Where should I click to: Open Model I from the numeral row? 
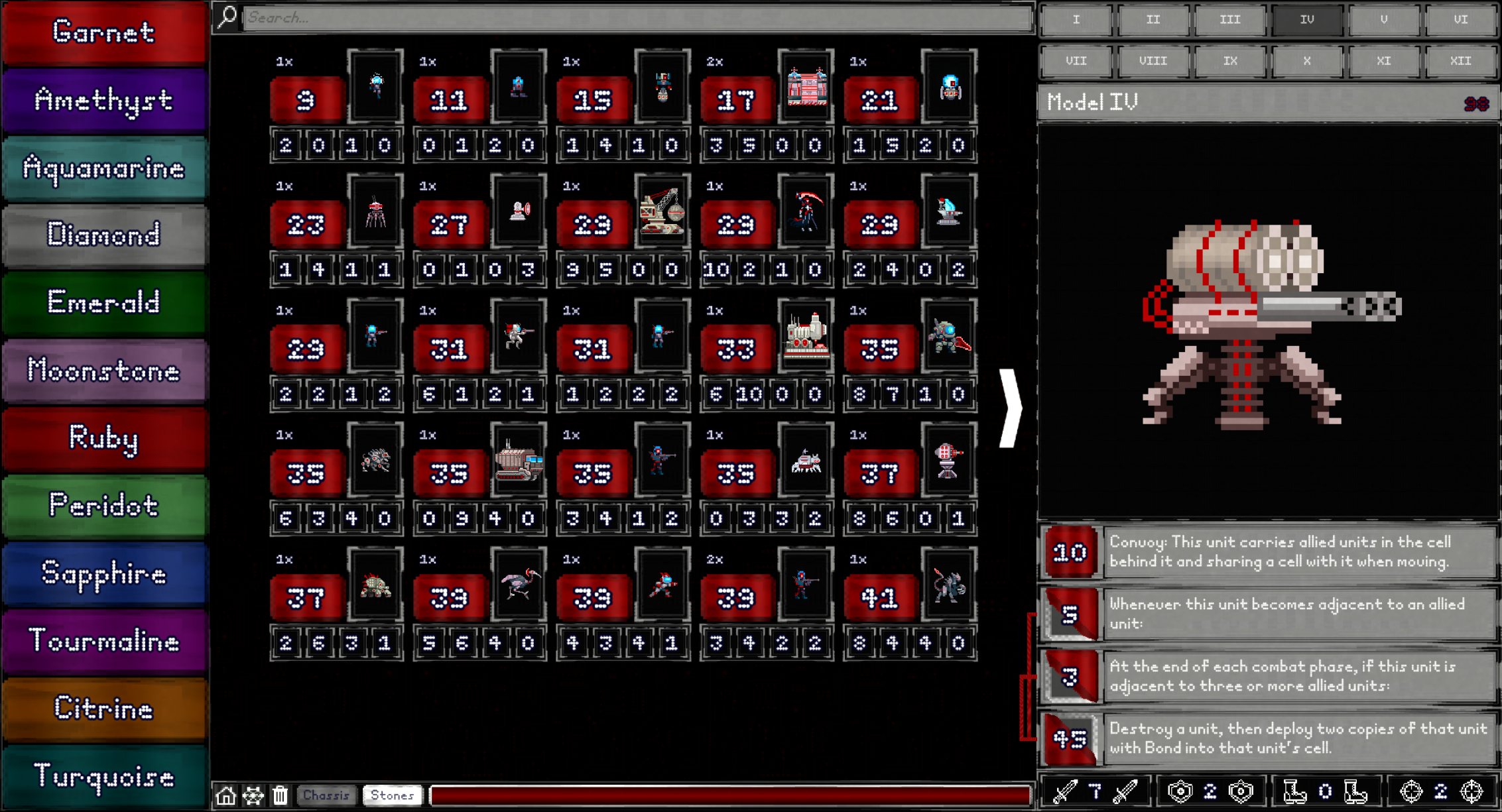click(1076, 20)
